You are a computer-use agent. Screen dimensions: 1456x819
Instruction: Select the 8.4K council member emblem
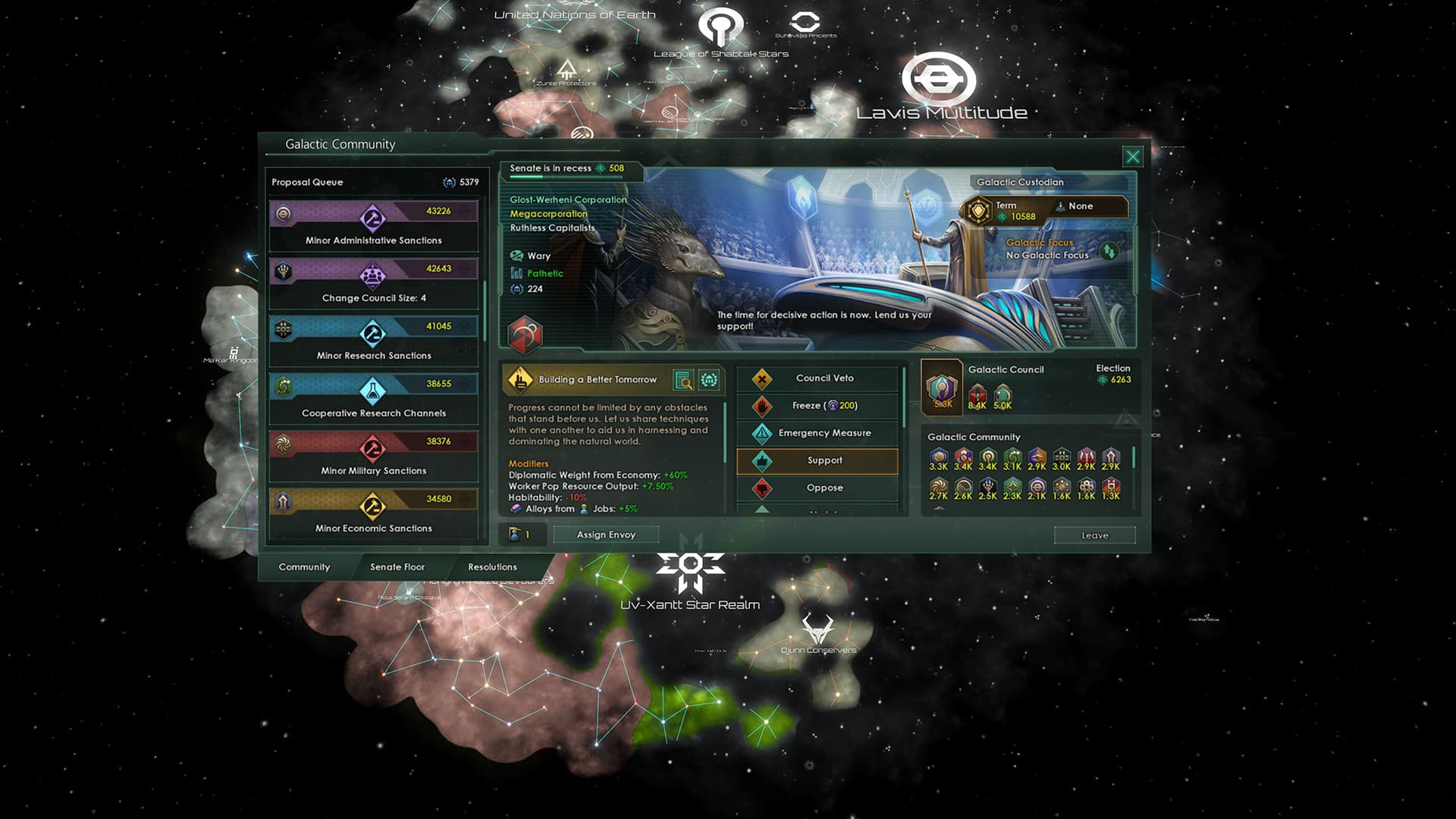[978, 393]
